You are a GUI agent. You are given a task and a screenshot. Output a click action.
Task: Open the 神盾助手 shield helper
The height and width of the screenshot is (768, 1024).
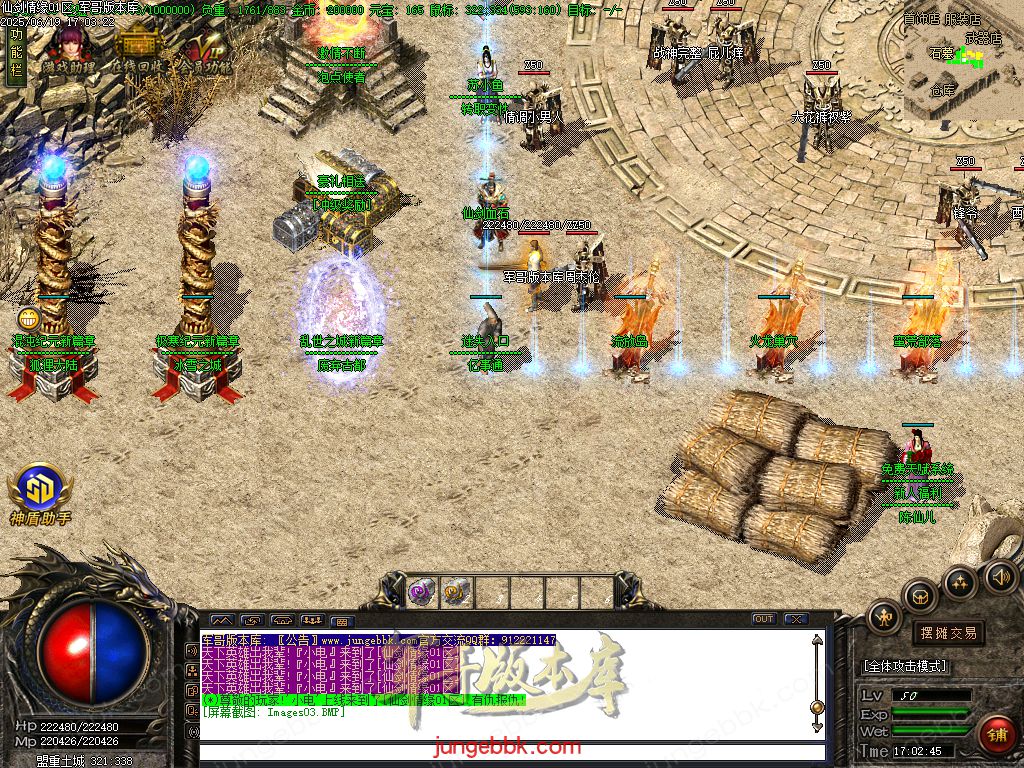(39, 492)
